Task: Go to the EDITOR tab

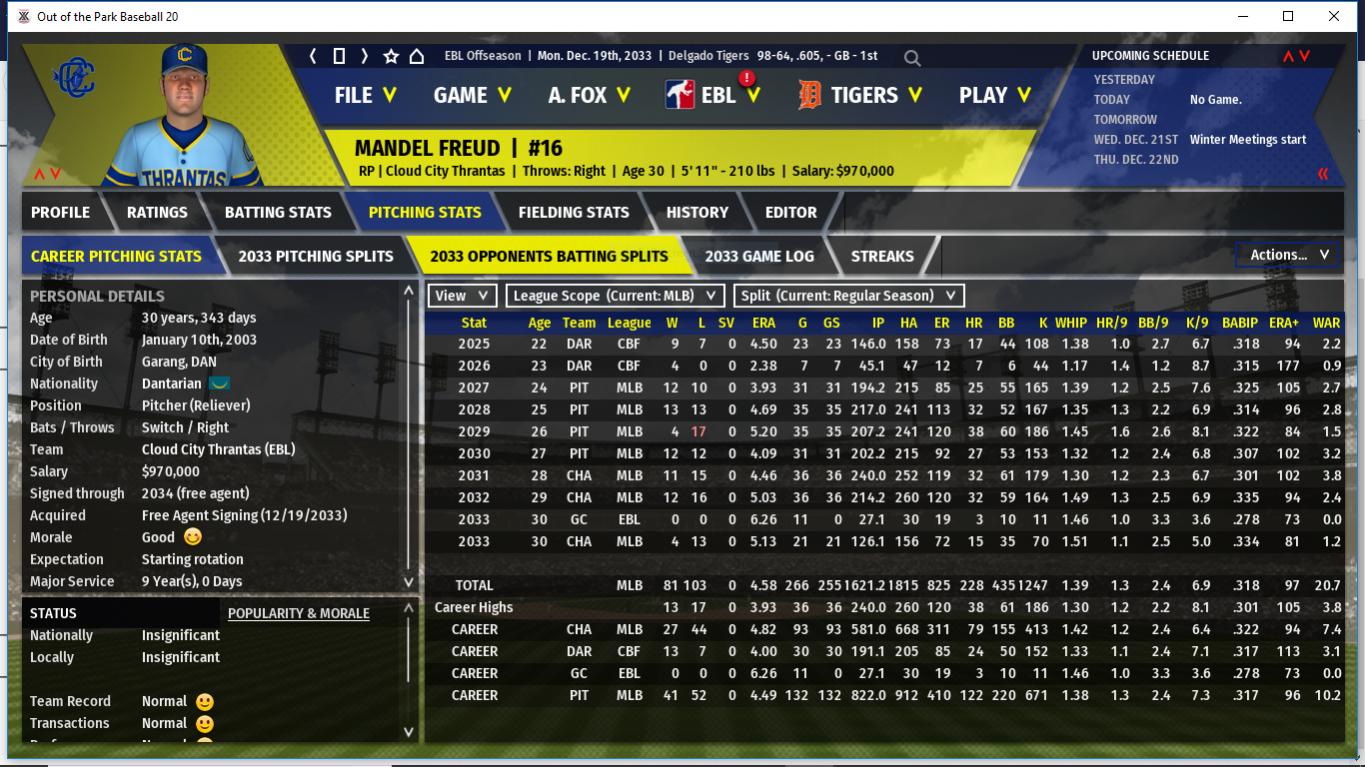Action: 791,212
